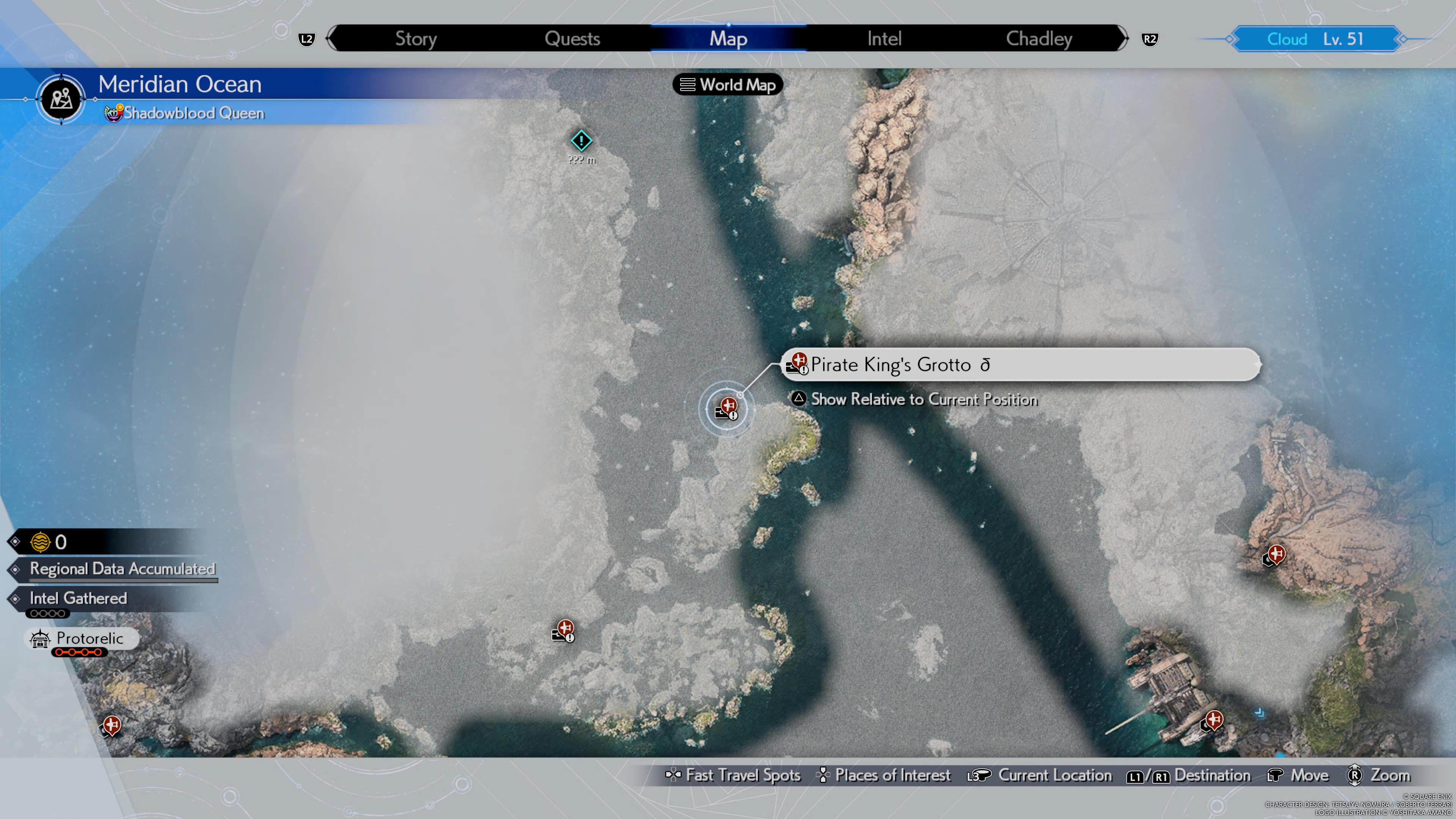View Regional Data Accumulated panel
This screenshot has height=819, width=1456.
coord(121,569)
